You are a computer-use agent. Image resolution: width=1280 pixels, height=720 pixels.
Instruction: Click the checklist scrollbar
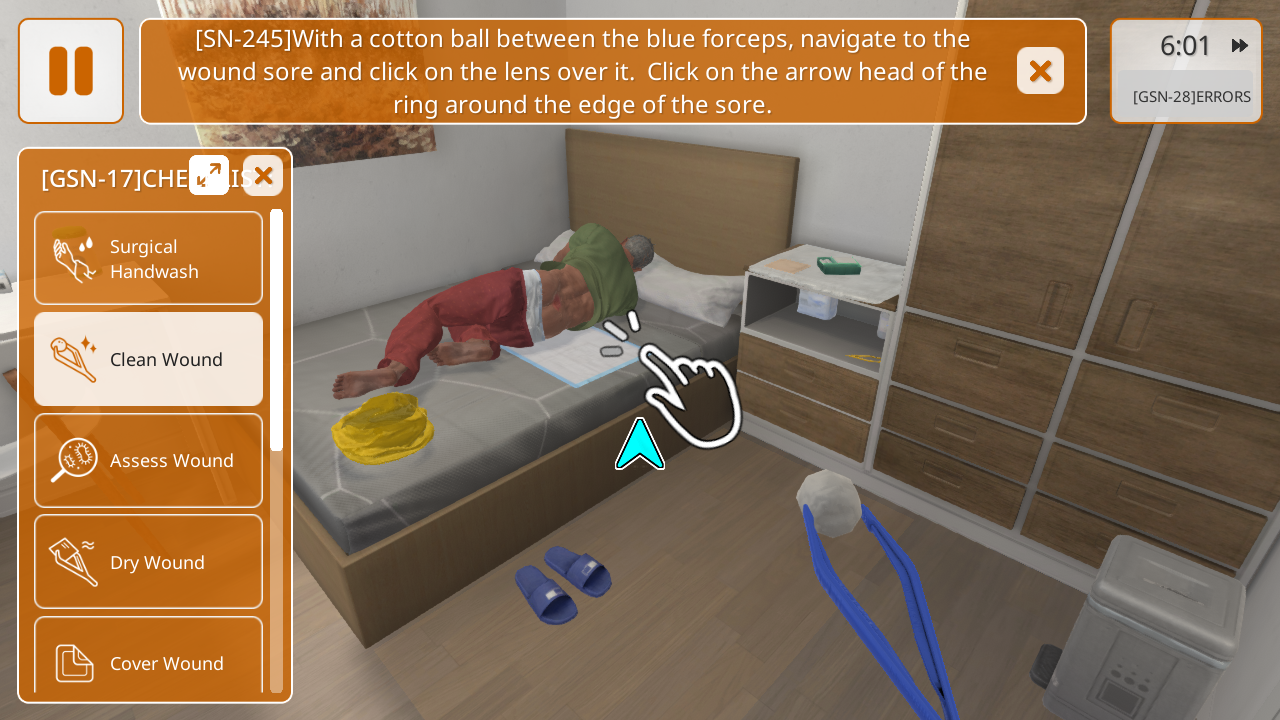[277, 330]
